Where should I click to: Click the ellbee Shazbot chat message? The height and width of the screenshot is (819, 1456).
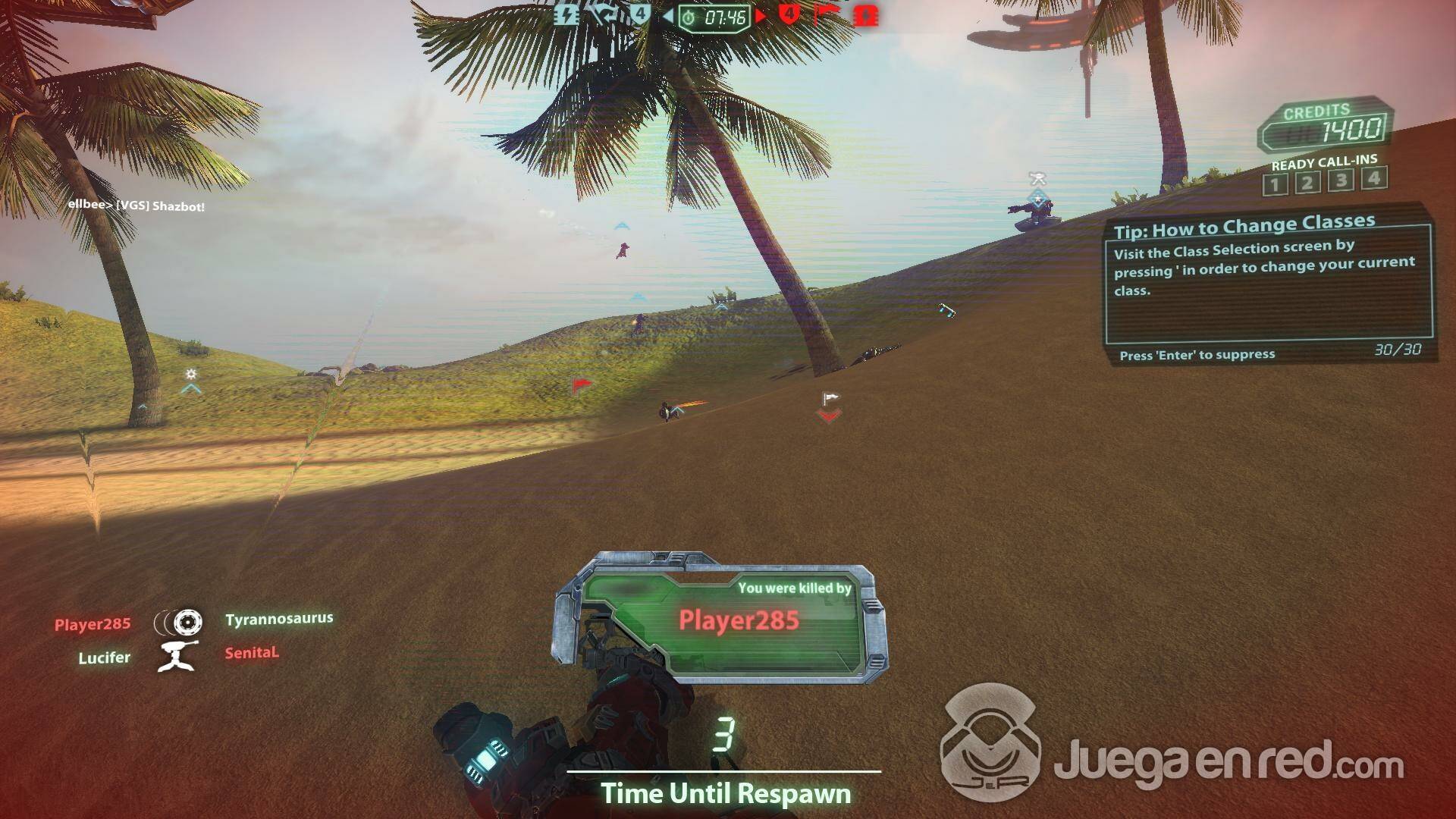click(136, 206)
